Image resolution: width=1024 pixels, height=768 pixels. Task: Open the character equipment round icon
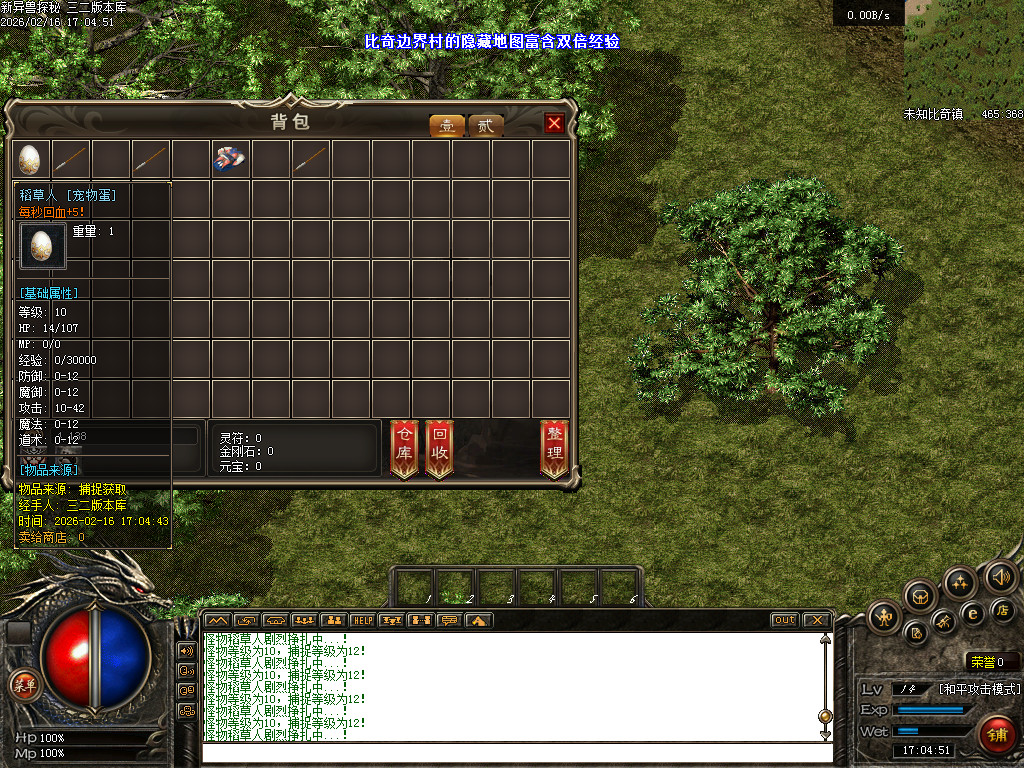pos(885,615)
